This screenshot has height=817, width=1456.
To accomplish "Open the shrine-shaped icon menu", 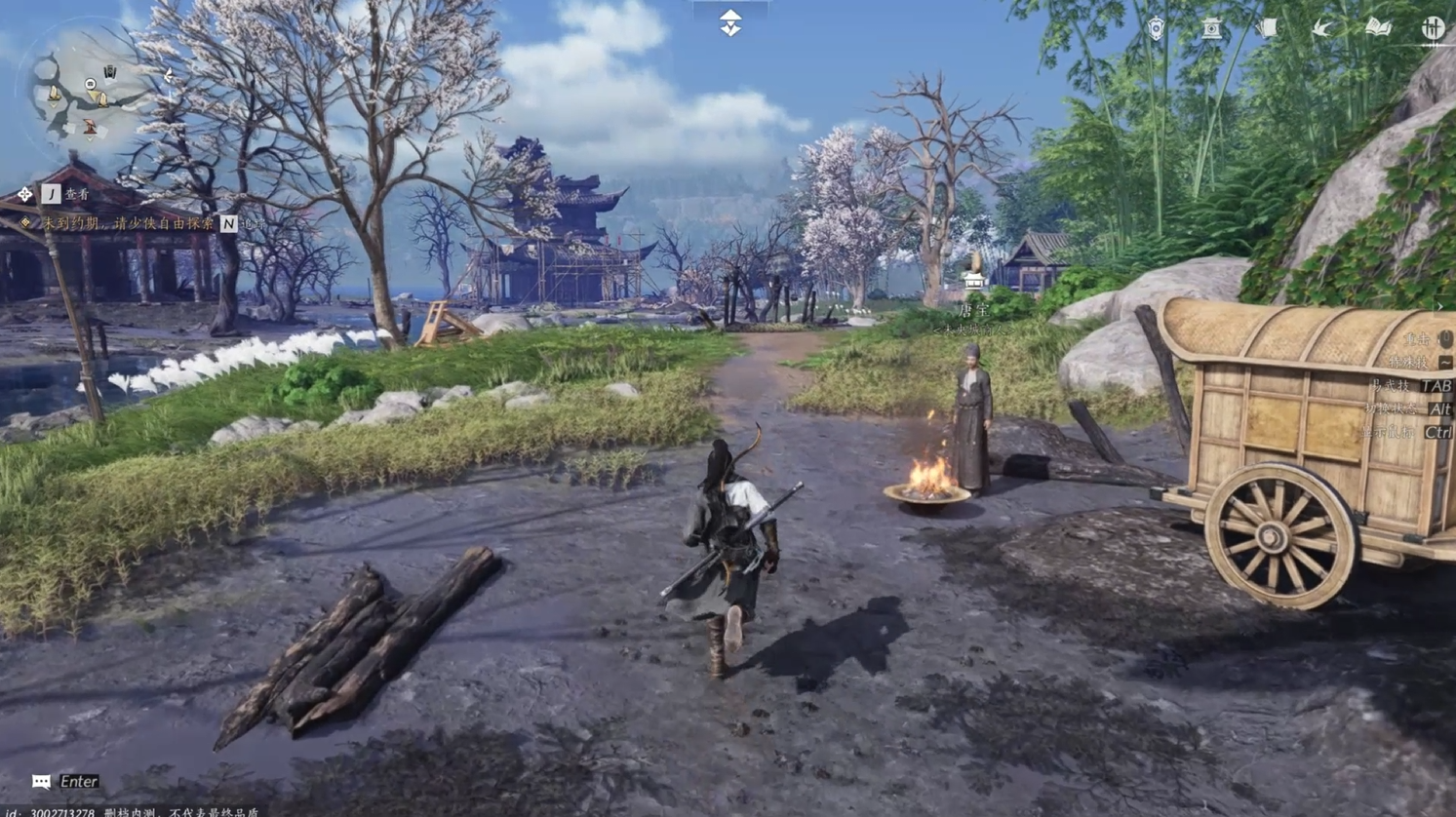I will tap(1211, 28).
